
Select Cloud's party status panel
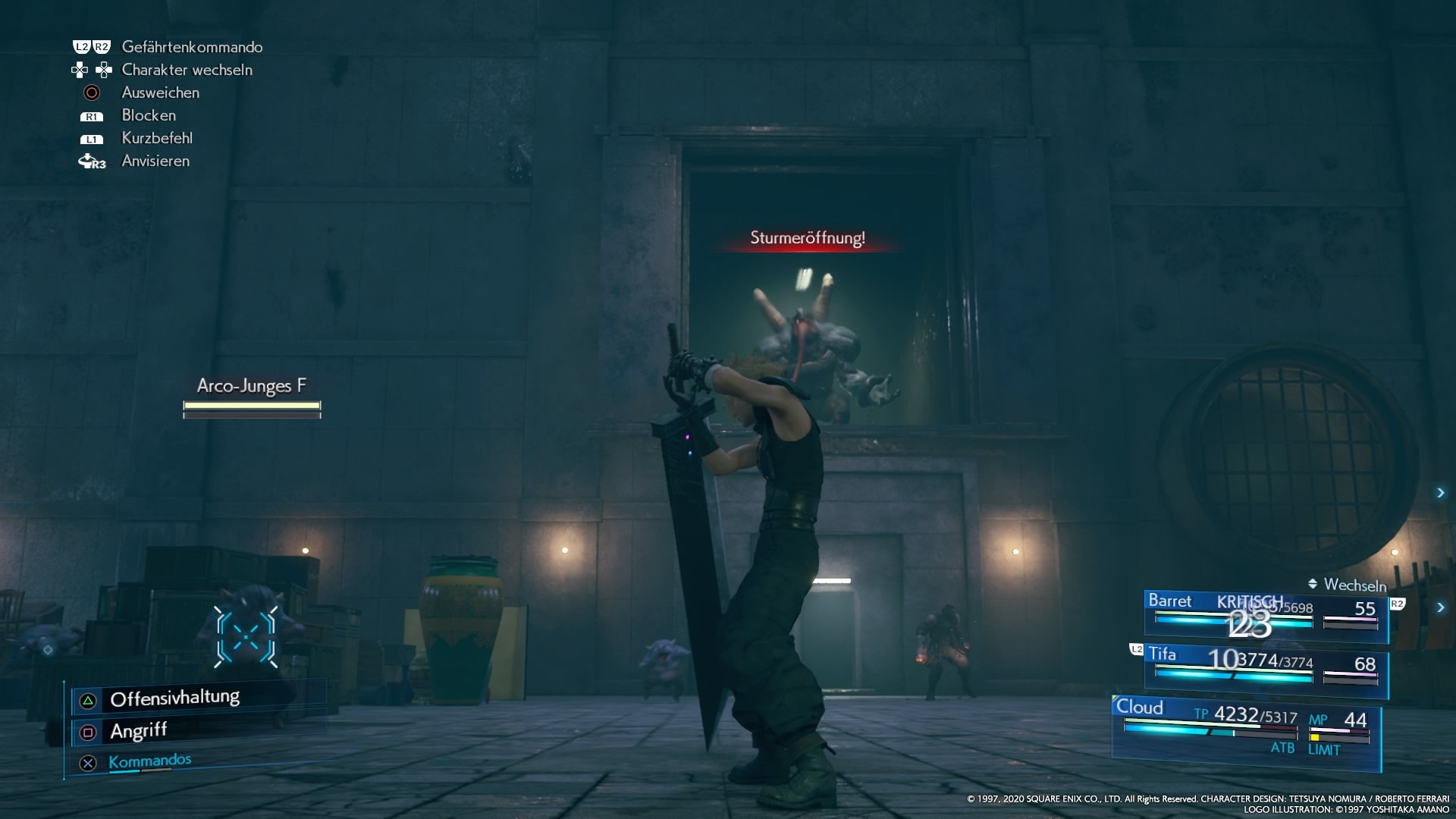coord(1246,731)
